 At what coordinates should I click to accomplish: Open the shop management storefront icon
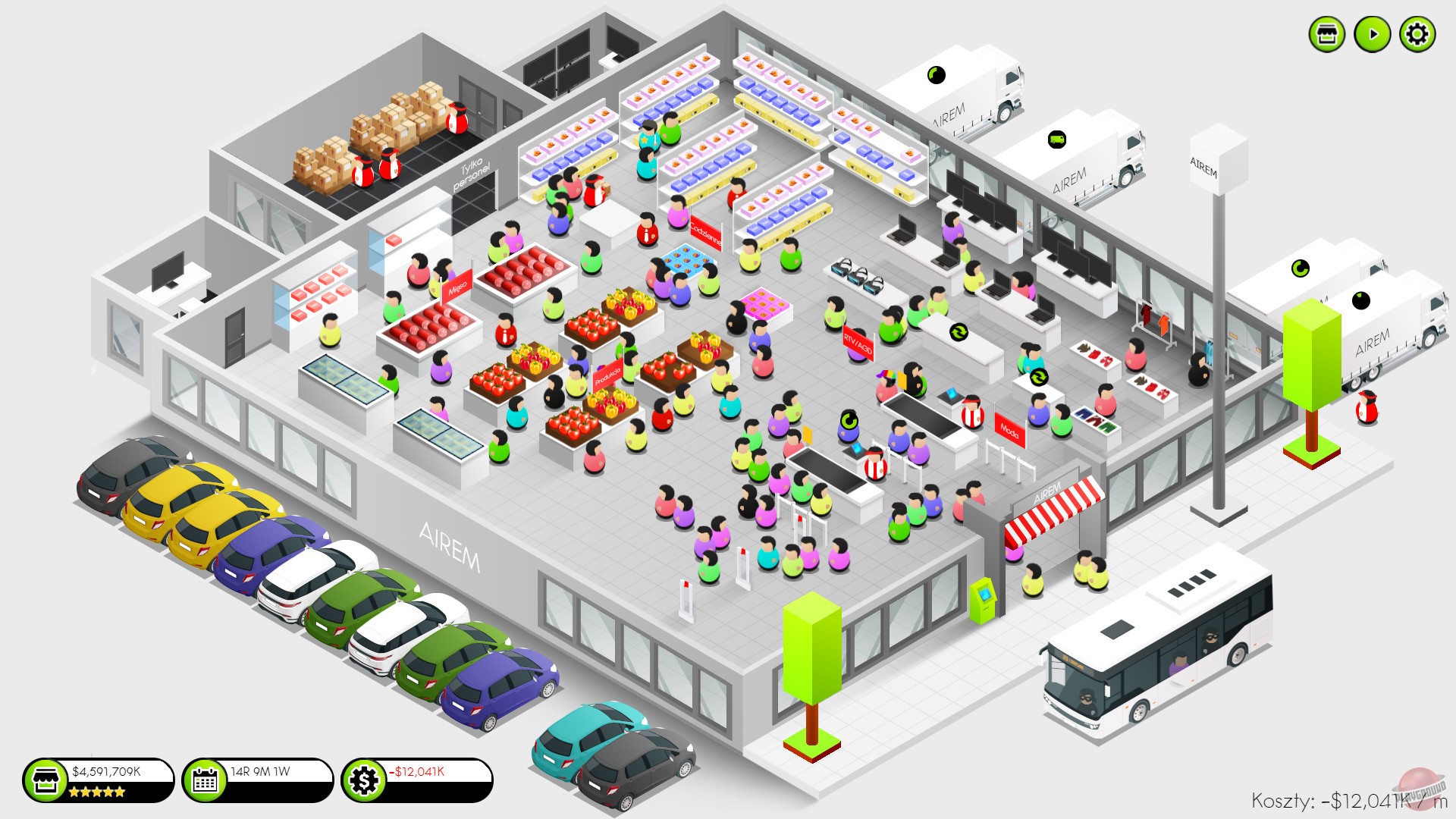(x=1328, y=33)
